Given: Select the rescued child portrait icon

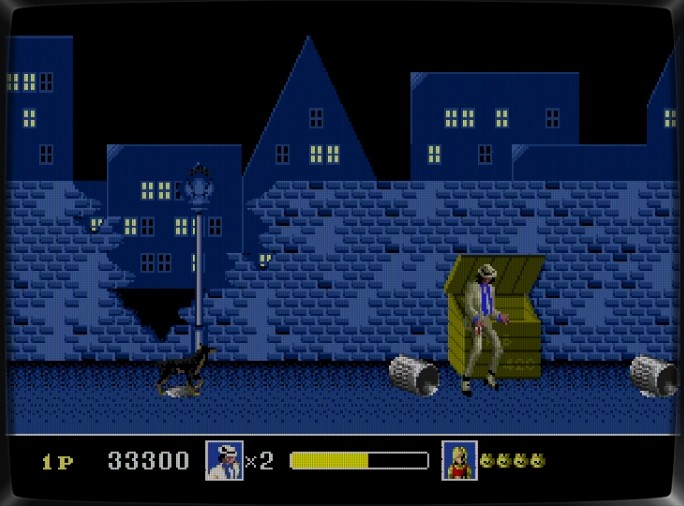Looking at the screenshot, I should 459,460.
